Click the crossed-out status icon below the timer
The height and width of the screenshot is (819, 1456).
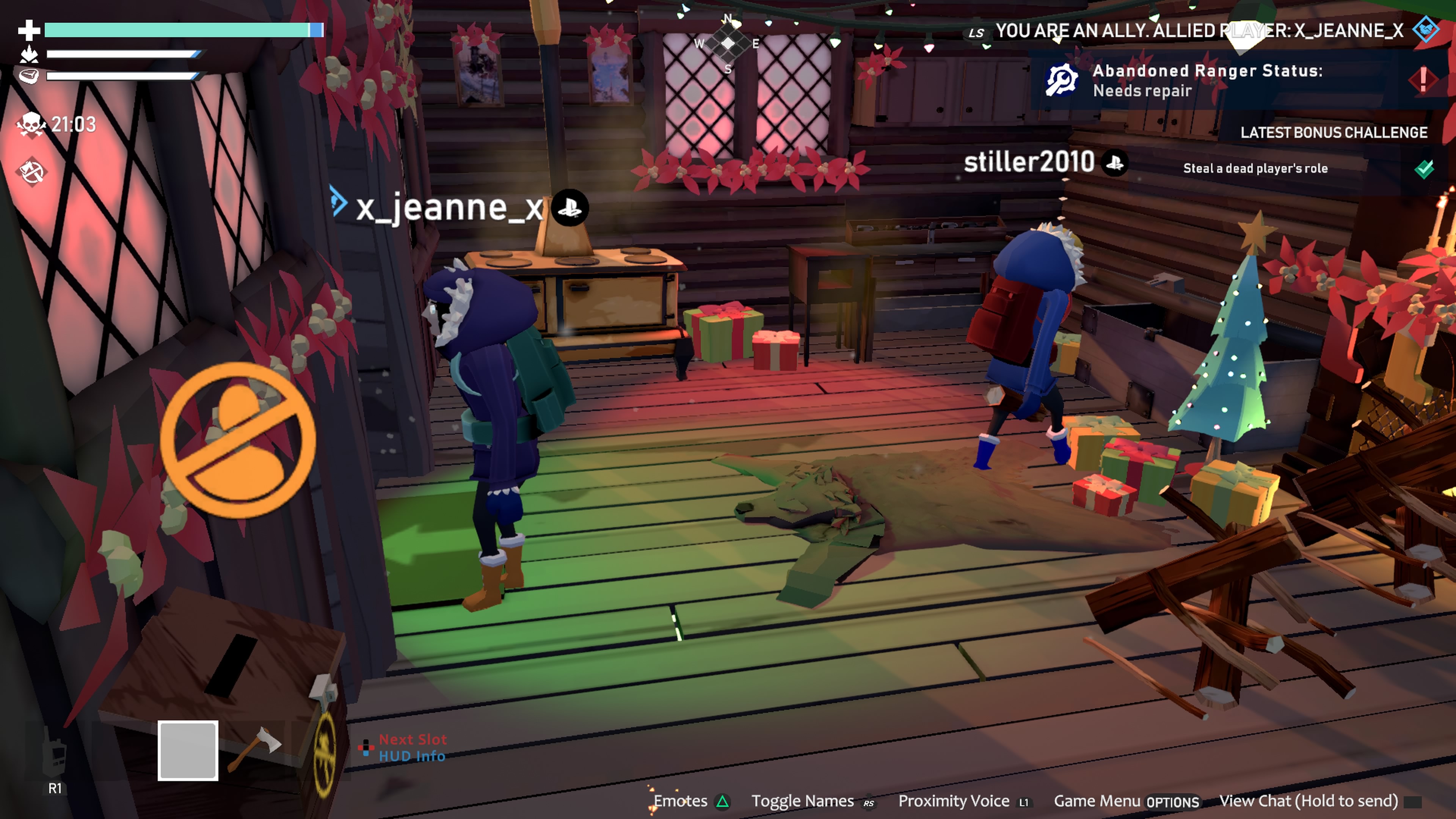(x=31, y=171)
